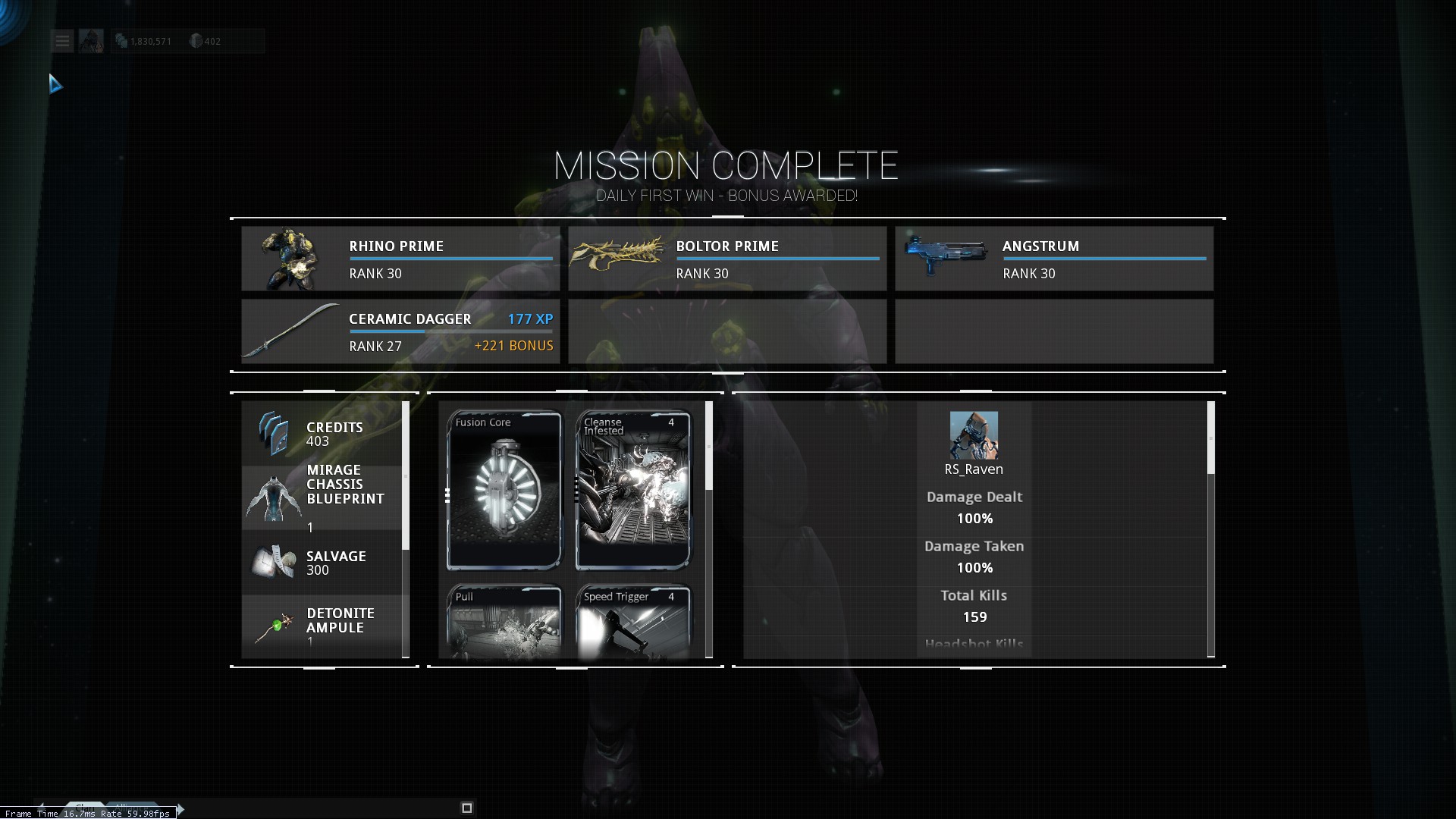Select the Detonite Ampule reward
This screenshot has width=1456, height=819.
pos(322,626)
